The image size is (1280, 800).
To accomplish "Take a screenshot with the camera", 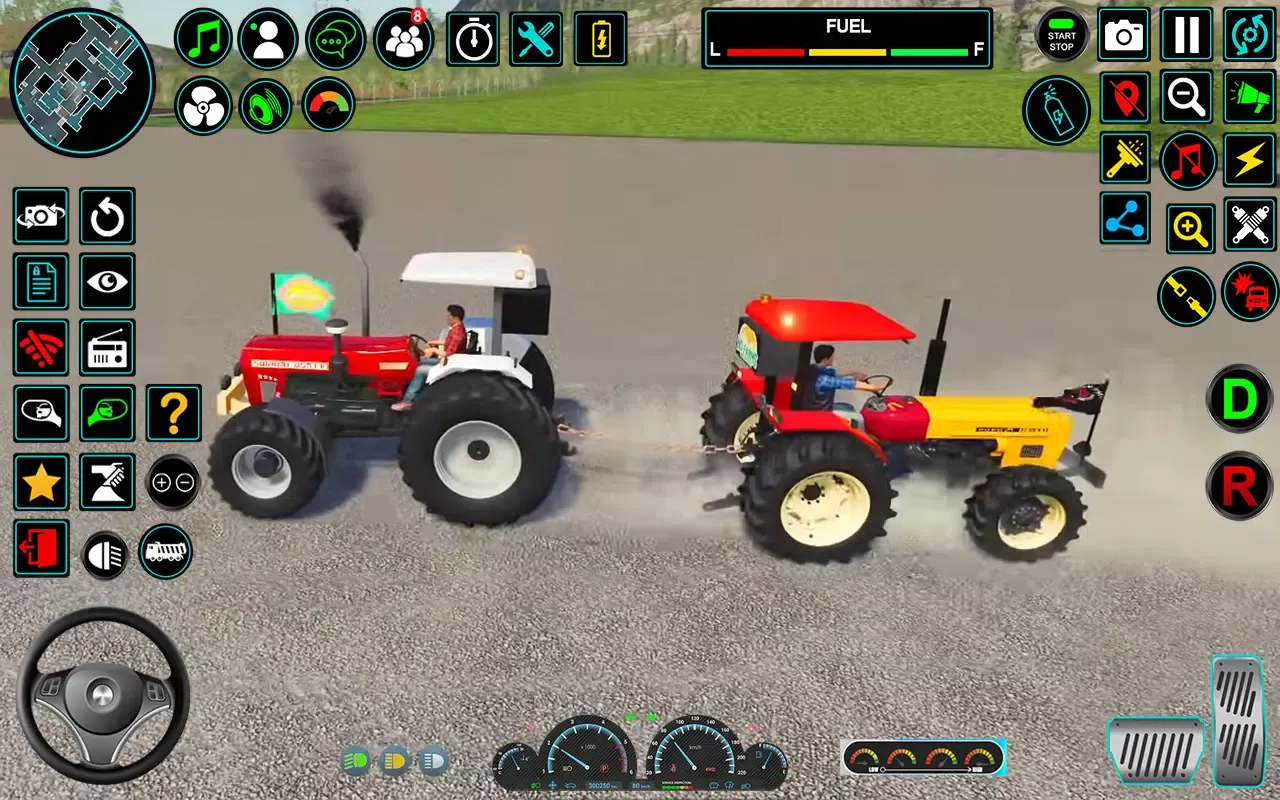I will click(1123, 35).
